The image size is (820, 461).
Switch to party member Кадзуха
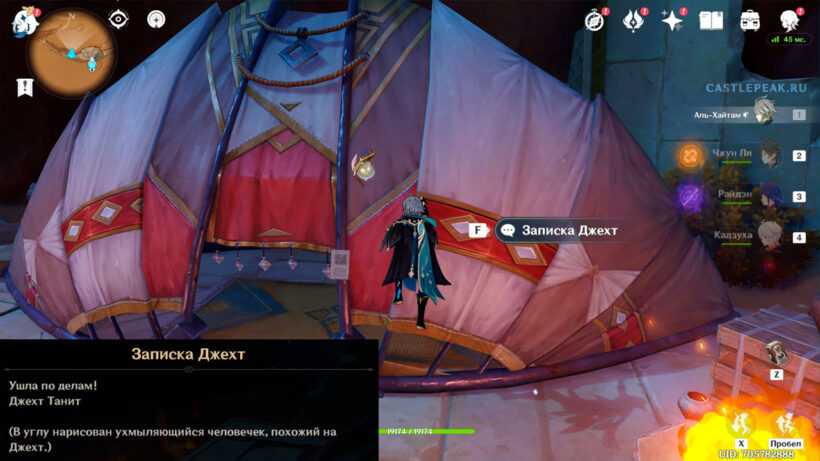coord(768,237)
